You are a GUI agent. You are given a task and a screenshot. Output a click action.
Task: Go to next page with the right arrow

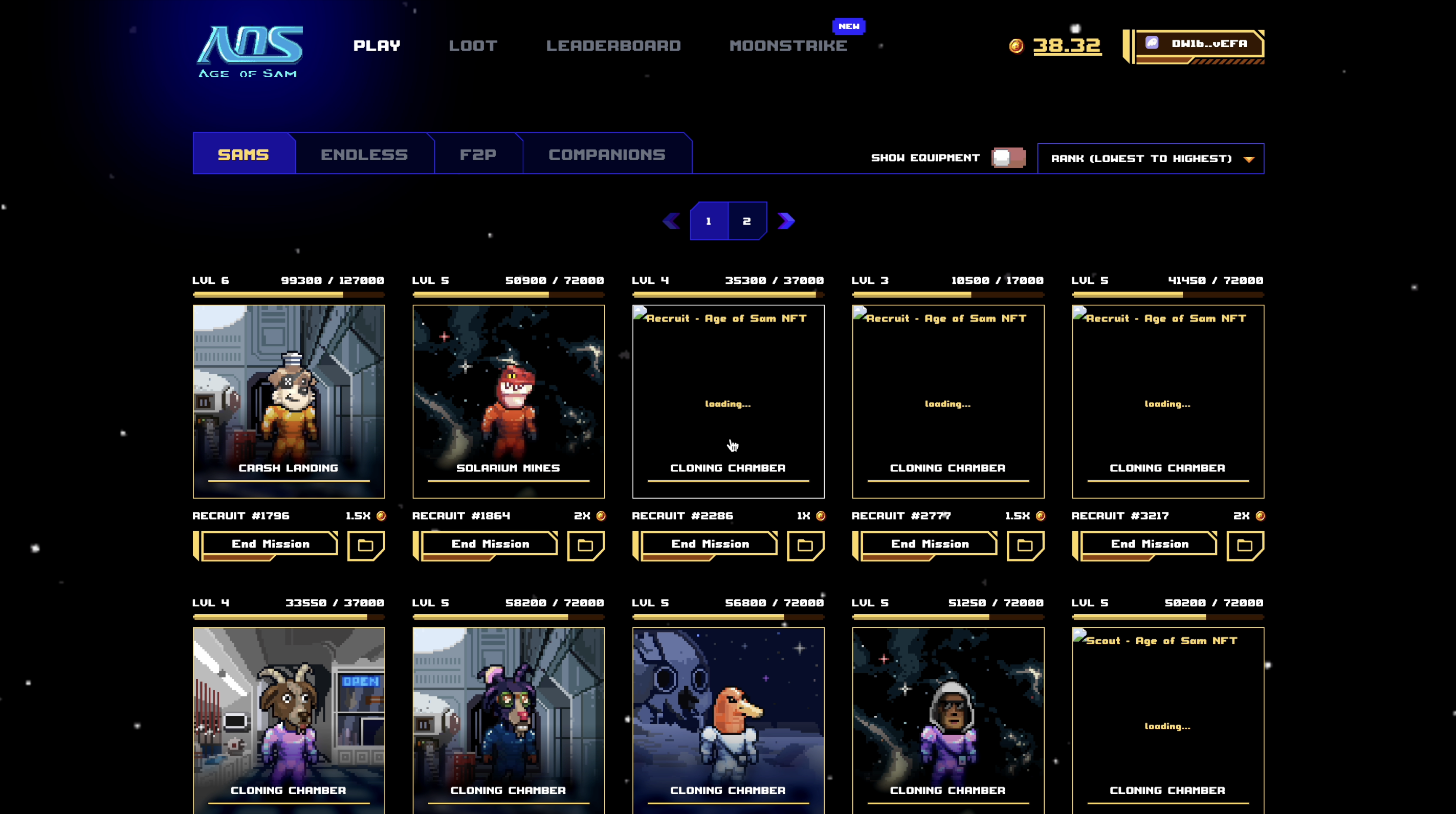click(786, 221)
